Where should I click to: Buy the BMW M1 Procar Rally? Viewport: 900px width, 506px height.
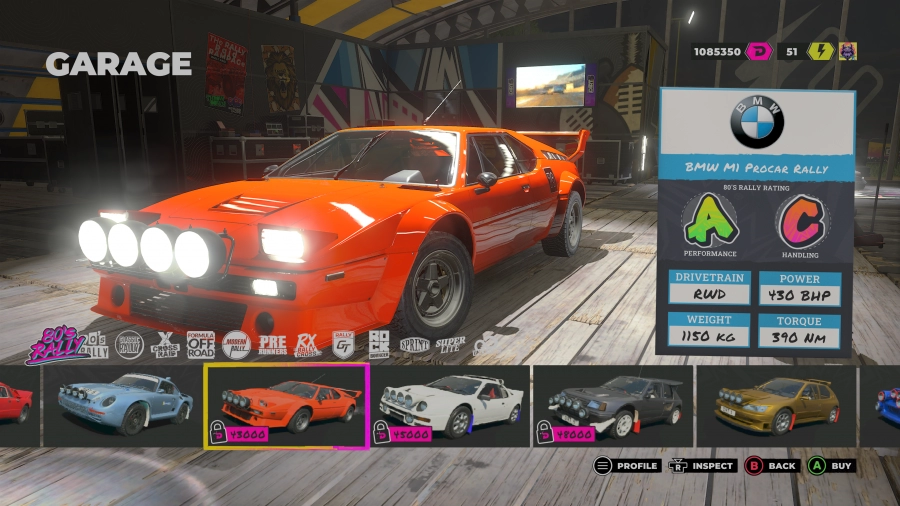832,465
